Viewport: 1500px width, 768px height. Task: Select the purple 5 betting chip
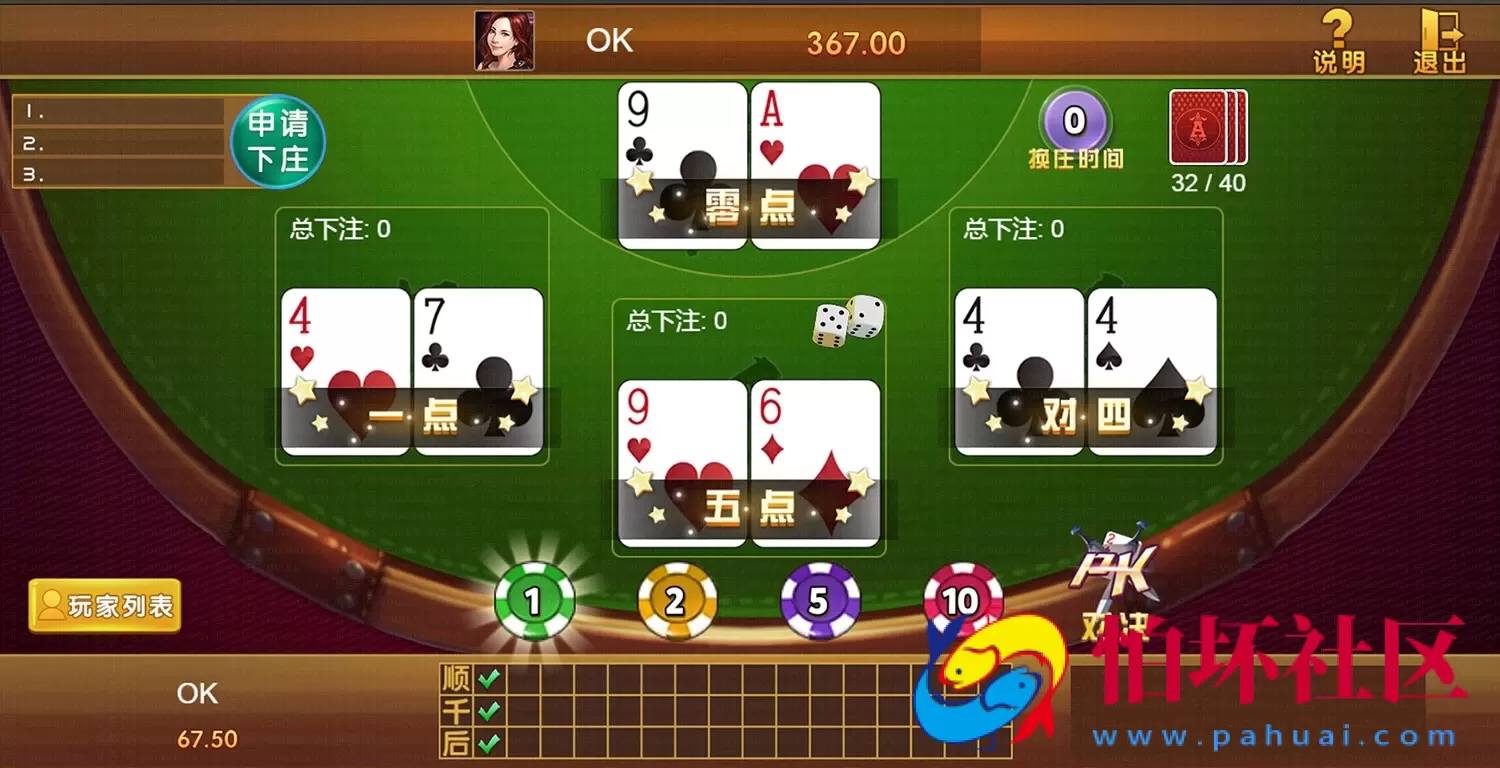point(820,600)
